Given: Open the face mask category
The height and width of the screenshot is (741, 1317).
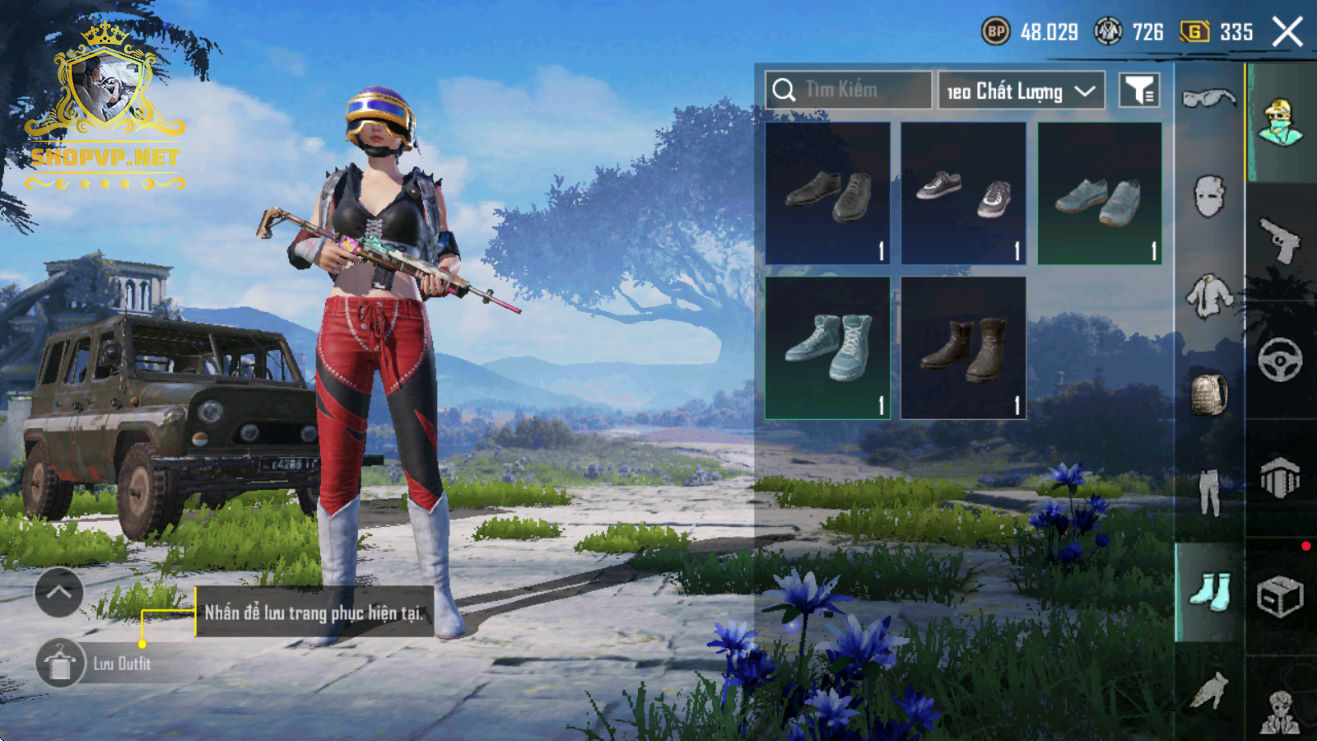Looking at the screenshot, I should [1209, 196].
